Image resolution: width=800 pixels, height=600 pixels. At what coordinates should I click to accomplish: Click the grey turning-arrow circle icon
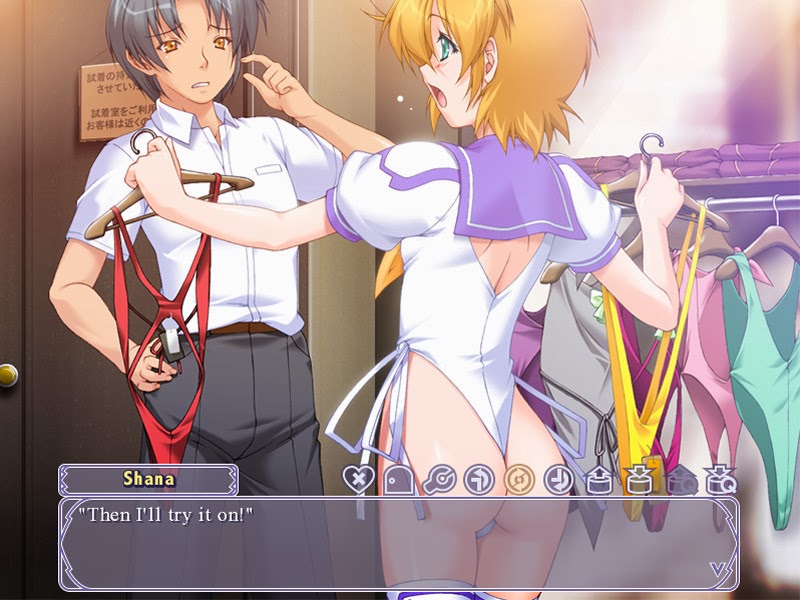click(x=477, y=479)
